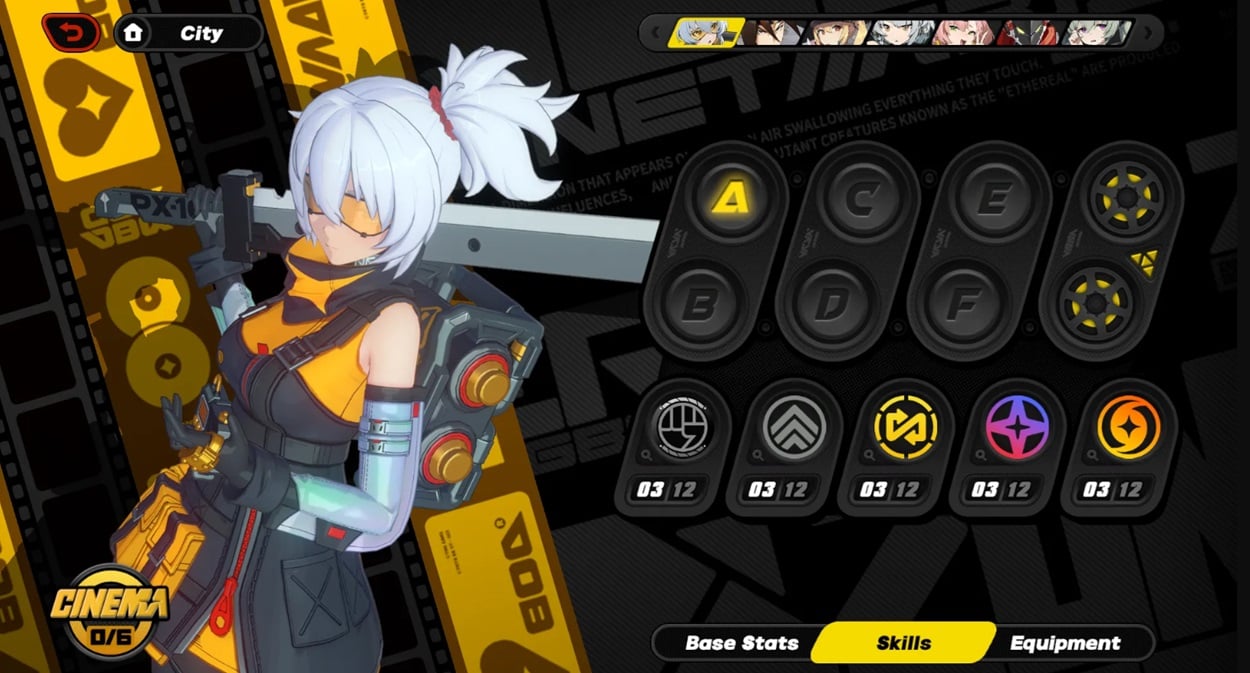This screenshot has width=1250, height=673.
Task: Click the left arrow on character strip
Action: point(655,33)
